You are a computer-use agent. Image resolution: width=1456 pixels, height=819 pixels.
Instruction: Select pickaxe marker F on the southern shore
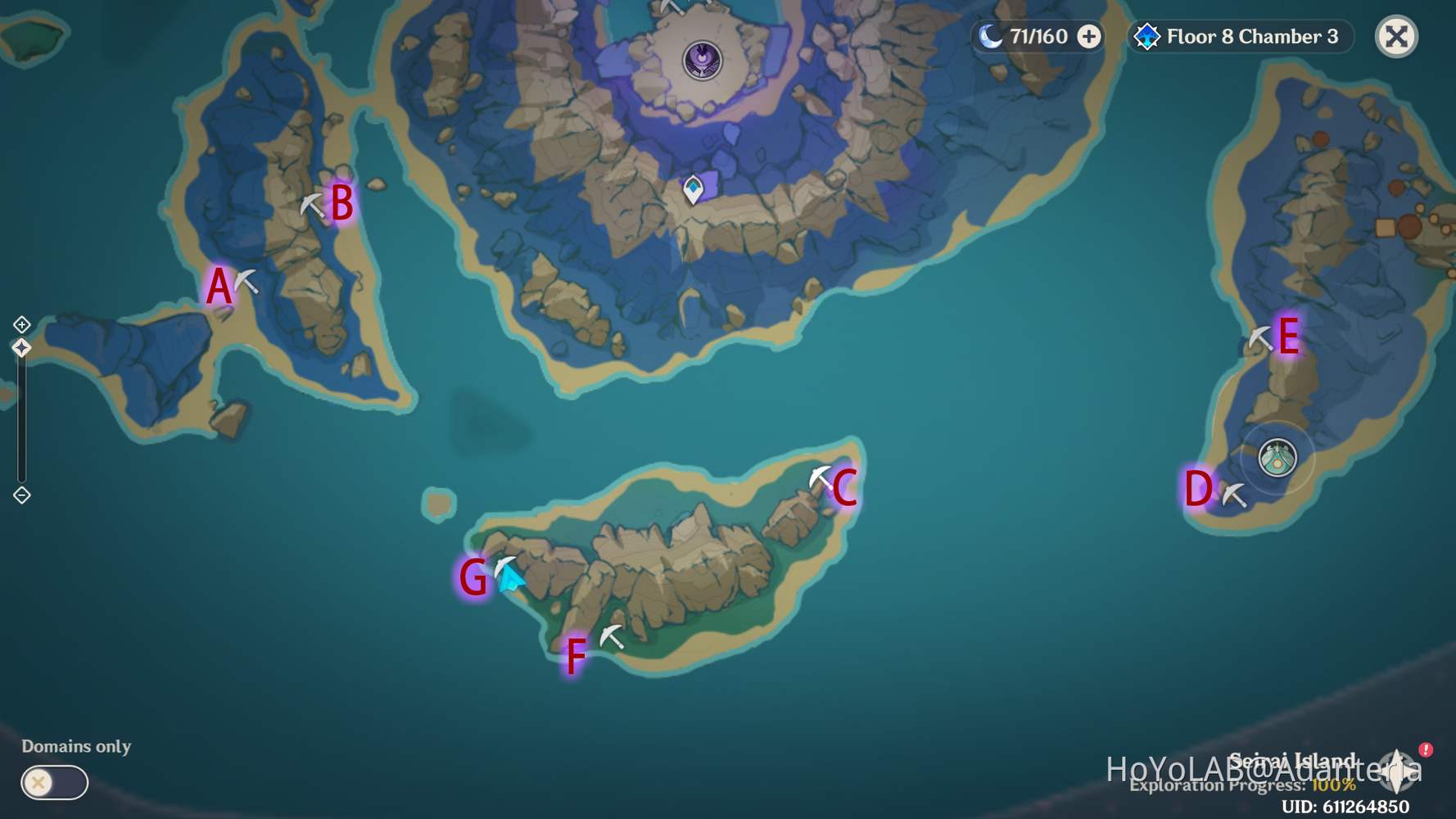point(612,635)
